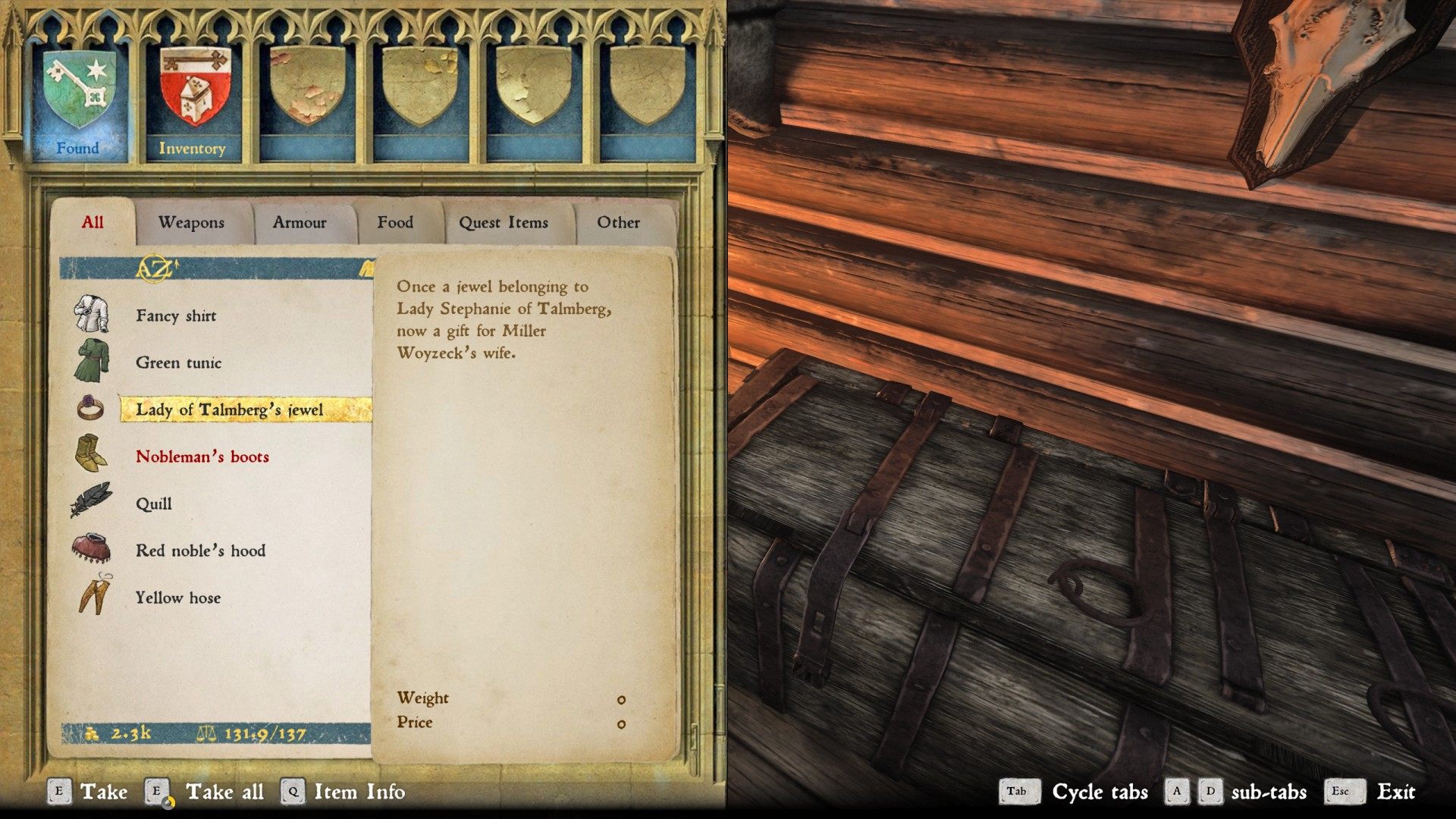This screenshot has height=819, width=1456.
Task: Select the Quill item
Action: [154, 504]
